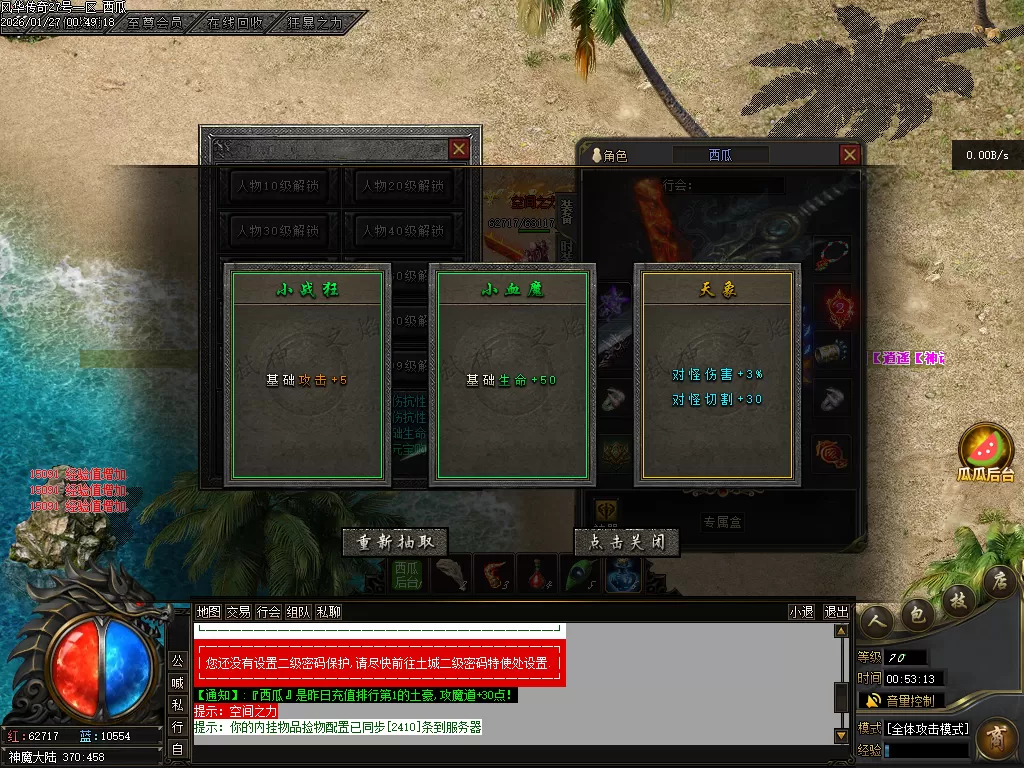Select the 私聊 private chat tab

tap(329, 612)
